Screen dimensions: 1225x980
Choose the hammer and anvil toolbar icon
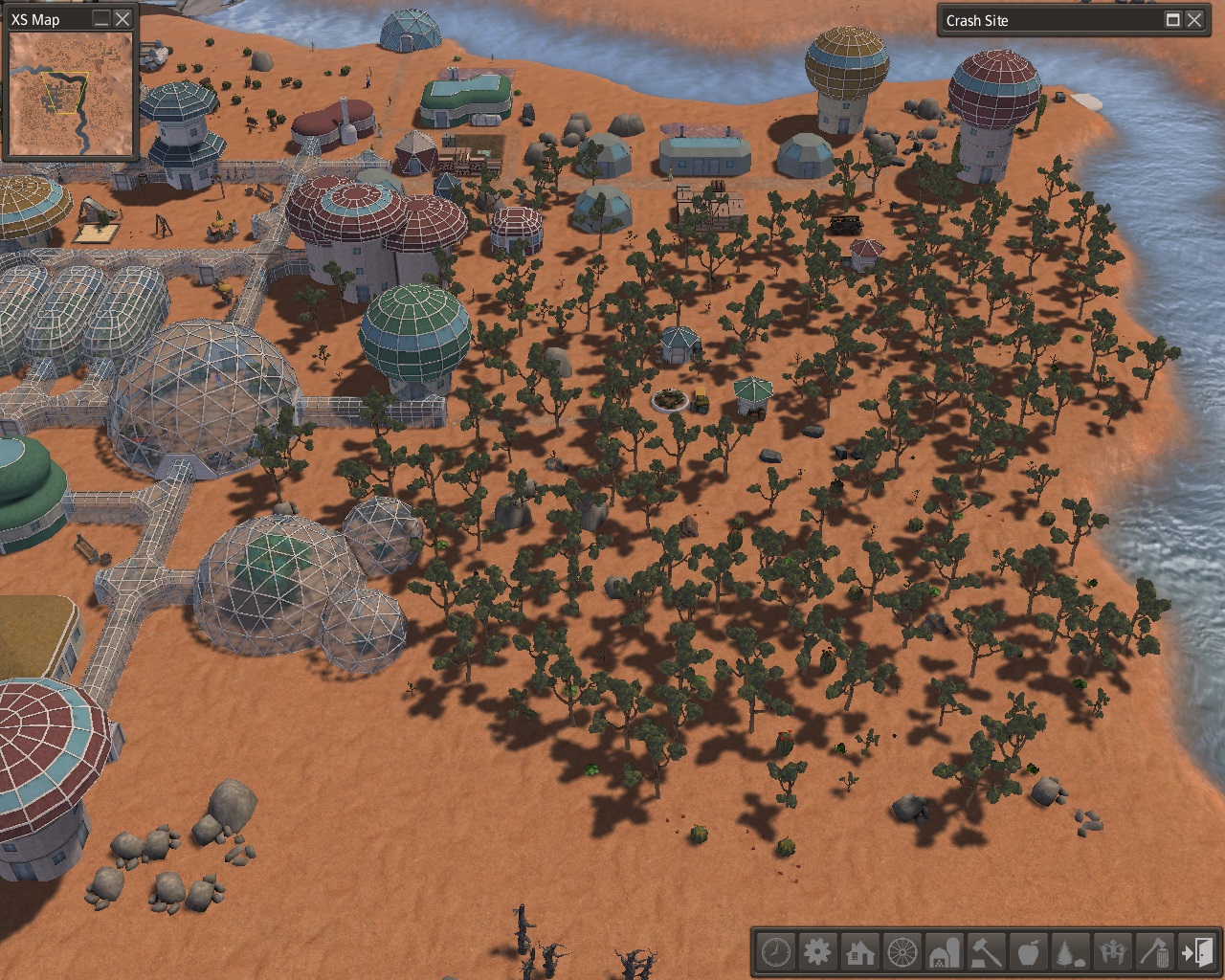coord(987,952)
